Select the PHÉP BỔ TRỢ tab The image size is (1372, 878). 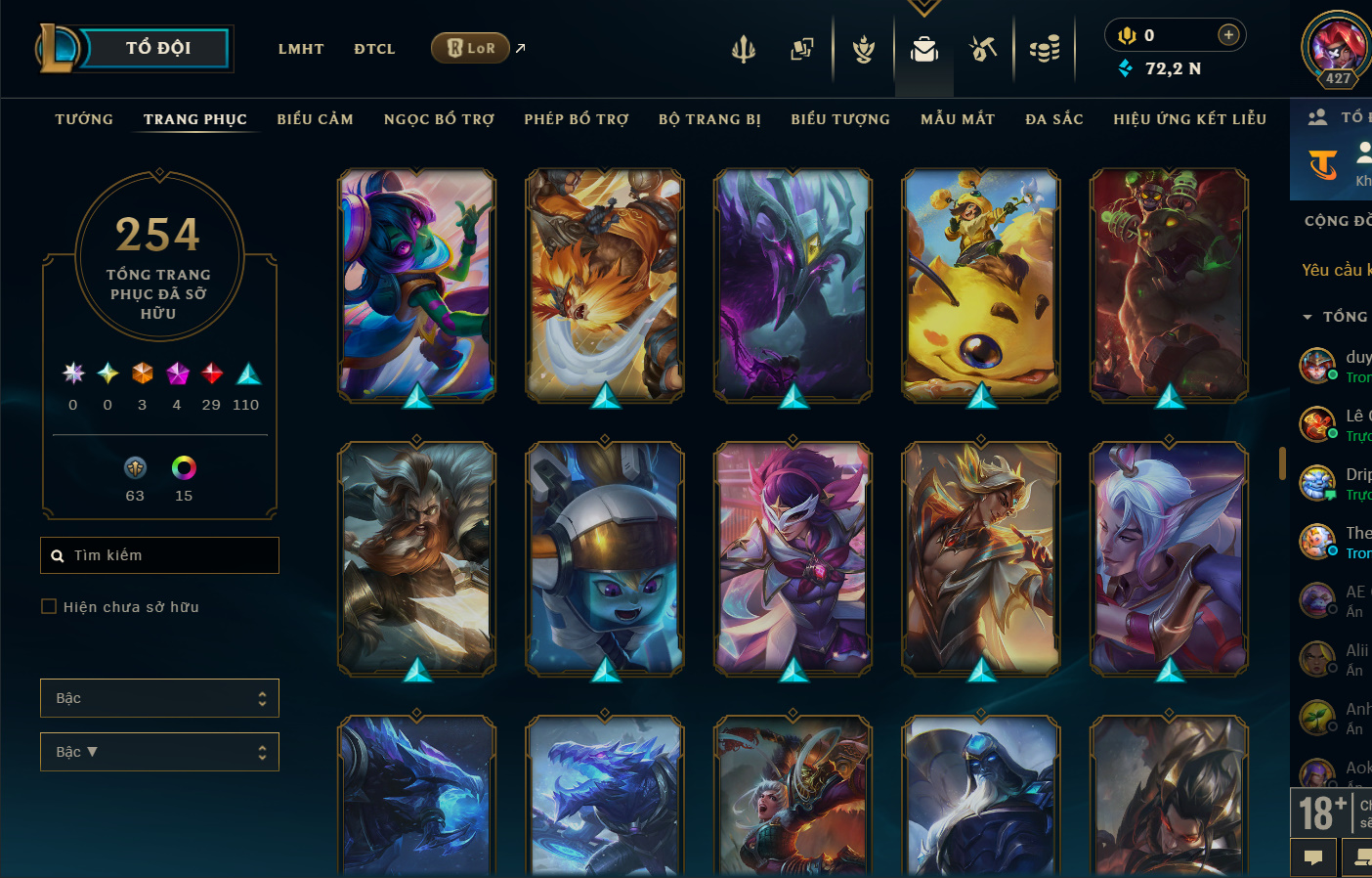coord(577,119)
